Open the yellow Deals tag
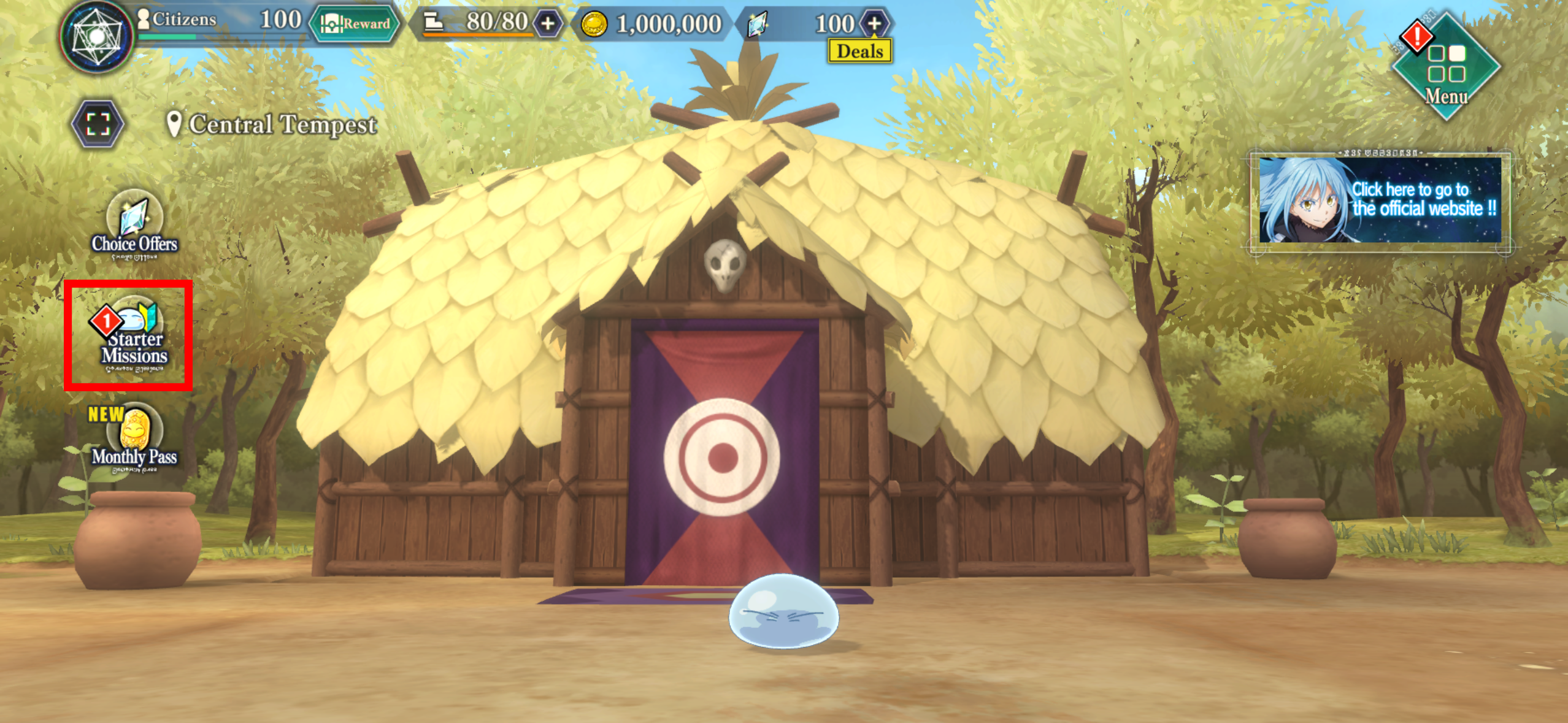The image size is (1568, 723). (x=859, y=52)
